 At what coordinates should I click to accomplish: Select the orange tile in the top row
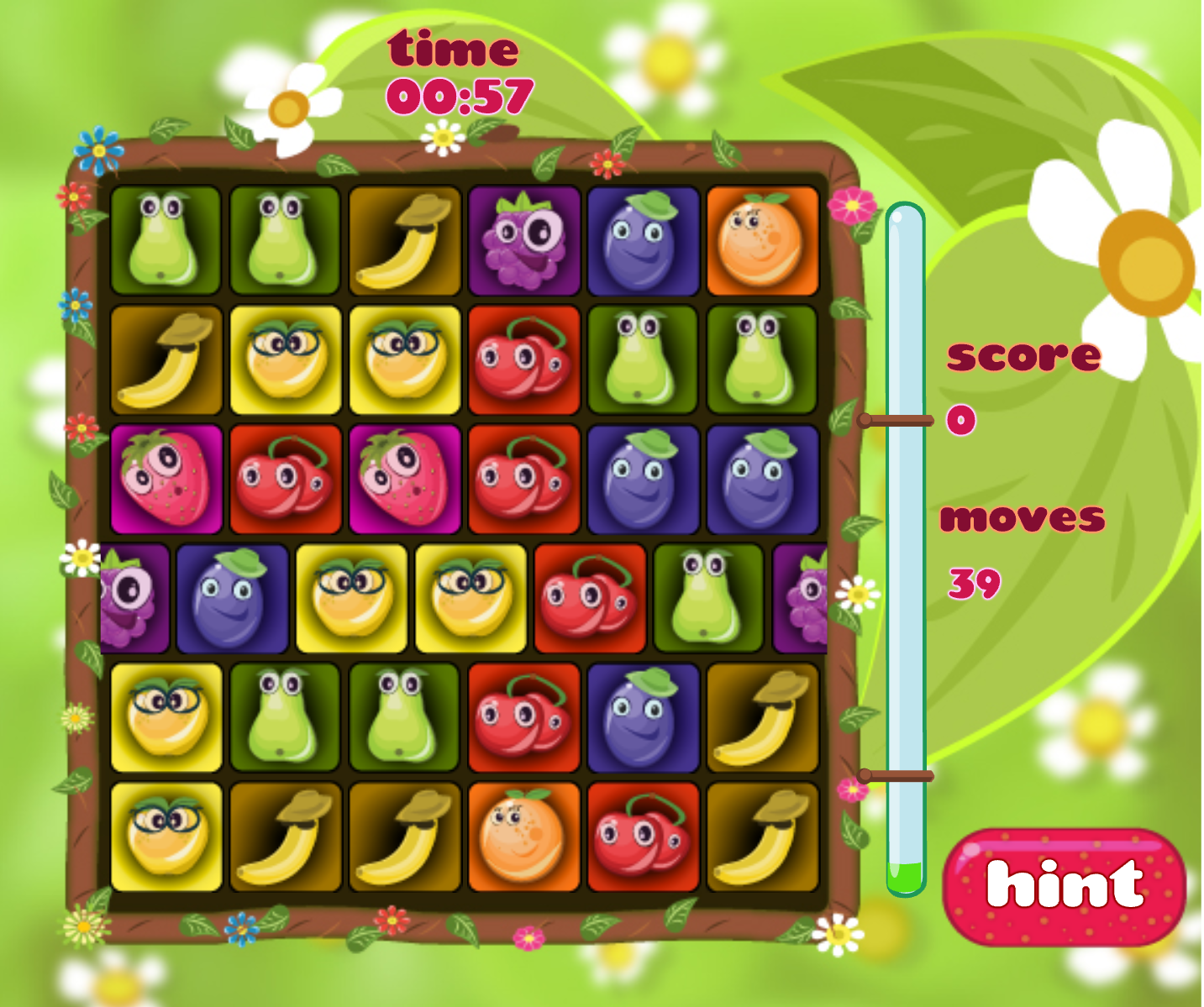coord(762,241)
